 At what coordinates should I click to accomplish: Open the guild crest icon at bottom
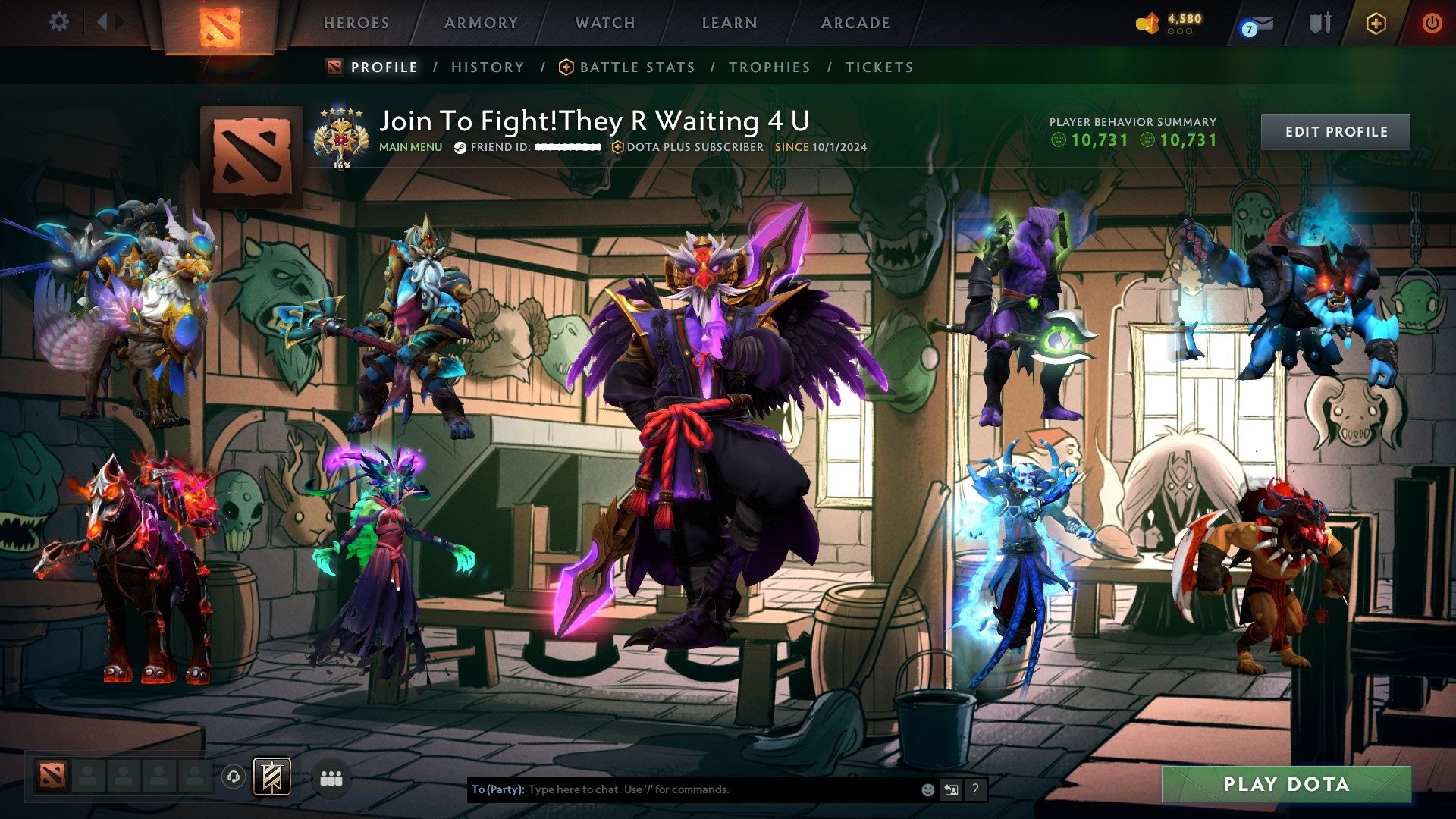[271, 778]
